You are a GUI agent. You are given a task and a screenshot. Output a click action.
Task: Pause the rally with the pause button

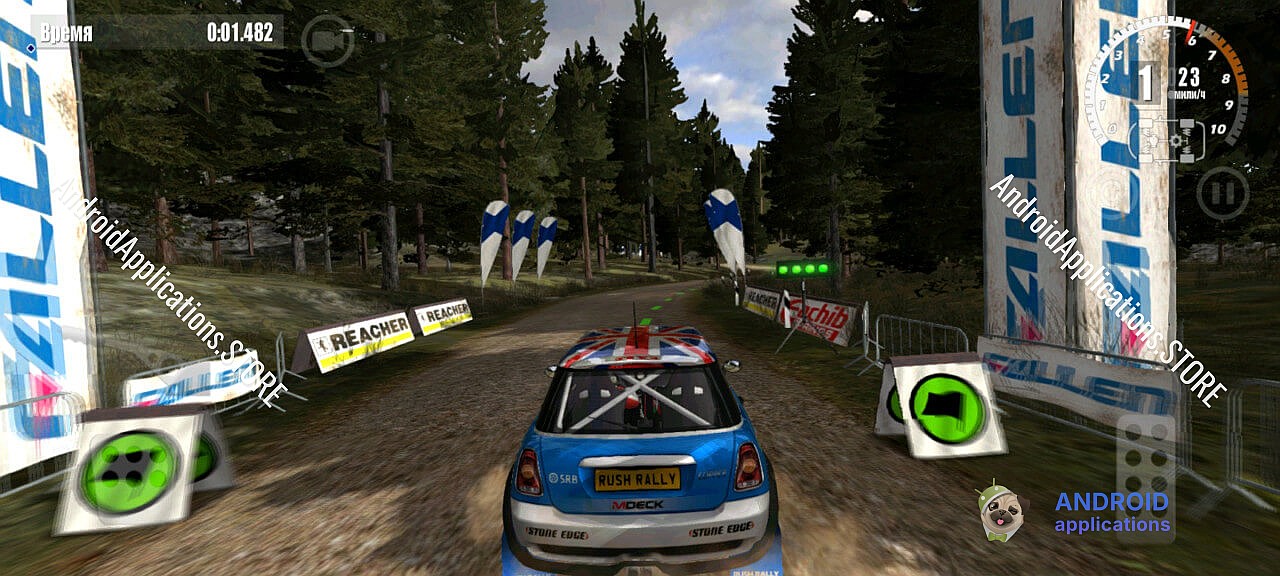pos(1222,193)
